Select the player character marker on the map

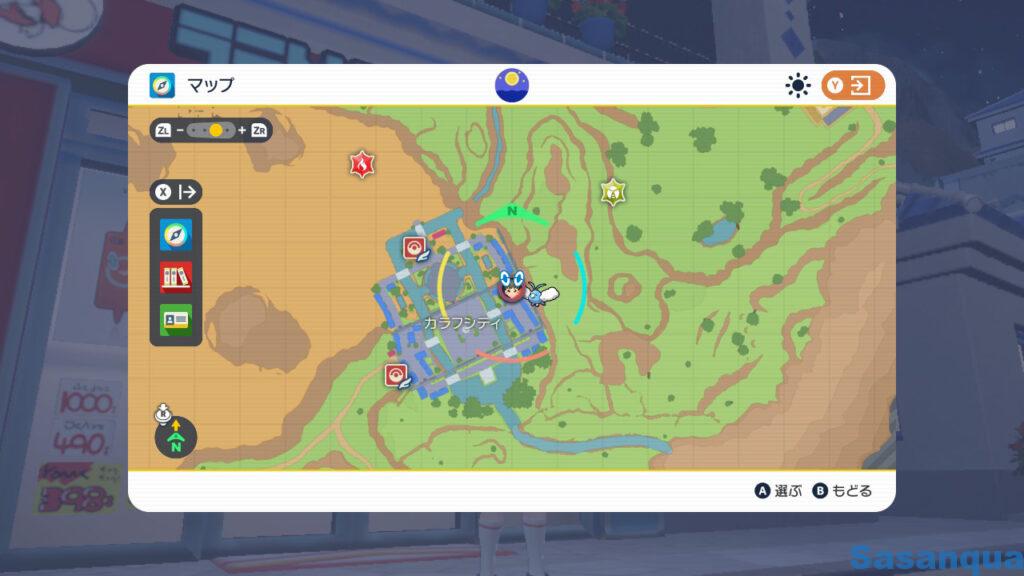[x=512, y=288]
